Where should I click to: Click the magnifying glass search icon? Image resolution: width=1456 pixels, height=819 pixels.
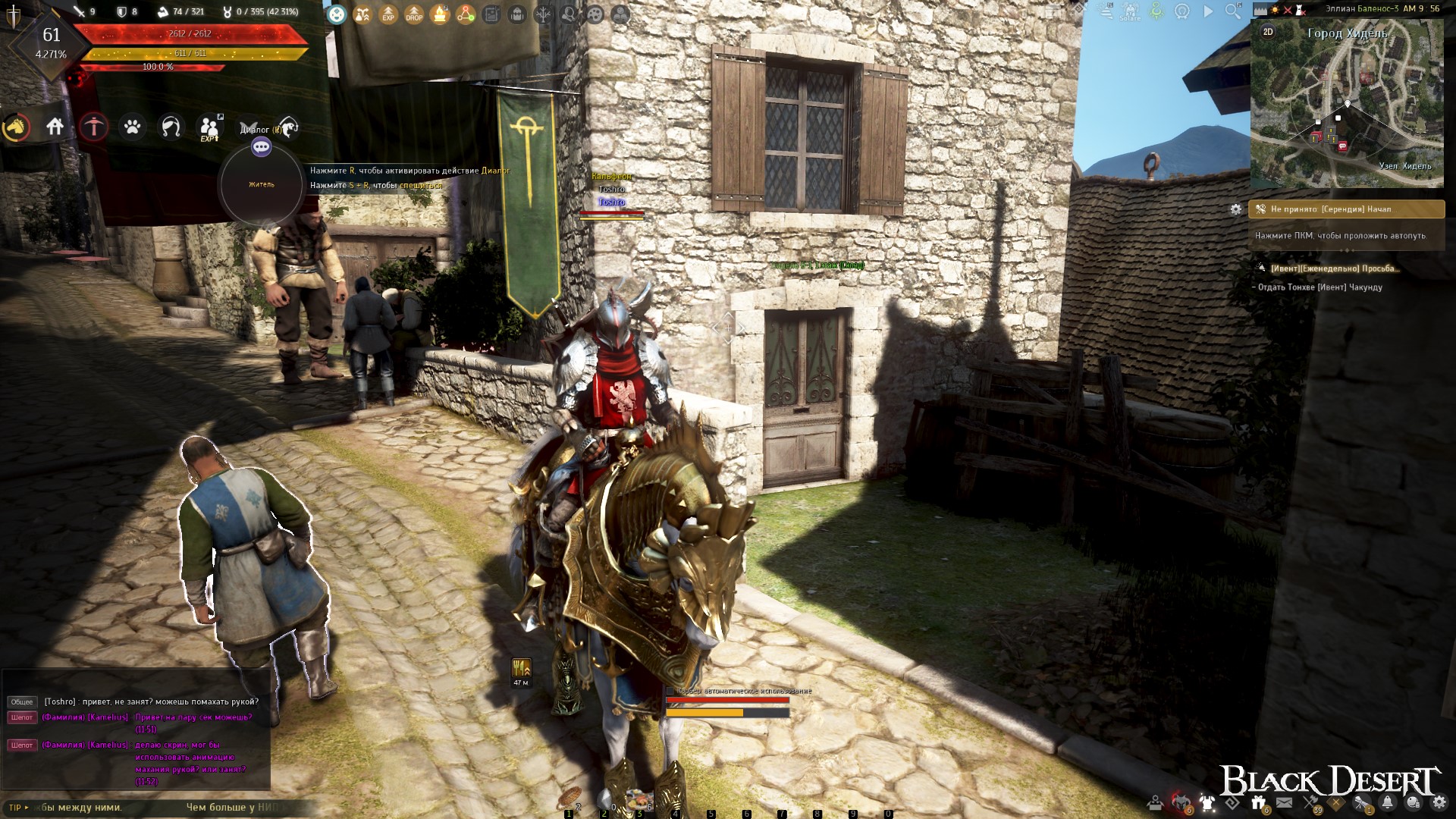1233,11
